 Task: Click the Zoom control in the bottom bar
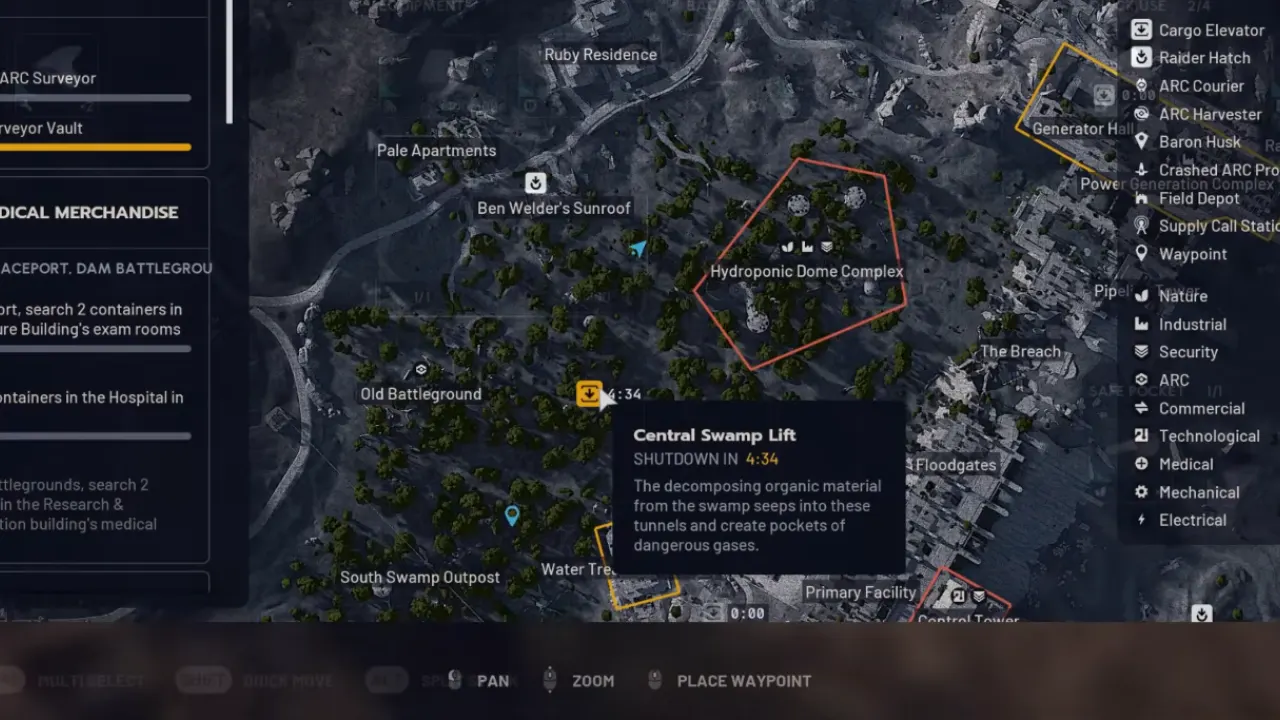tap(593, 681)
